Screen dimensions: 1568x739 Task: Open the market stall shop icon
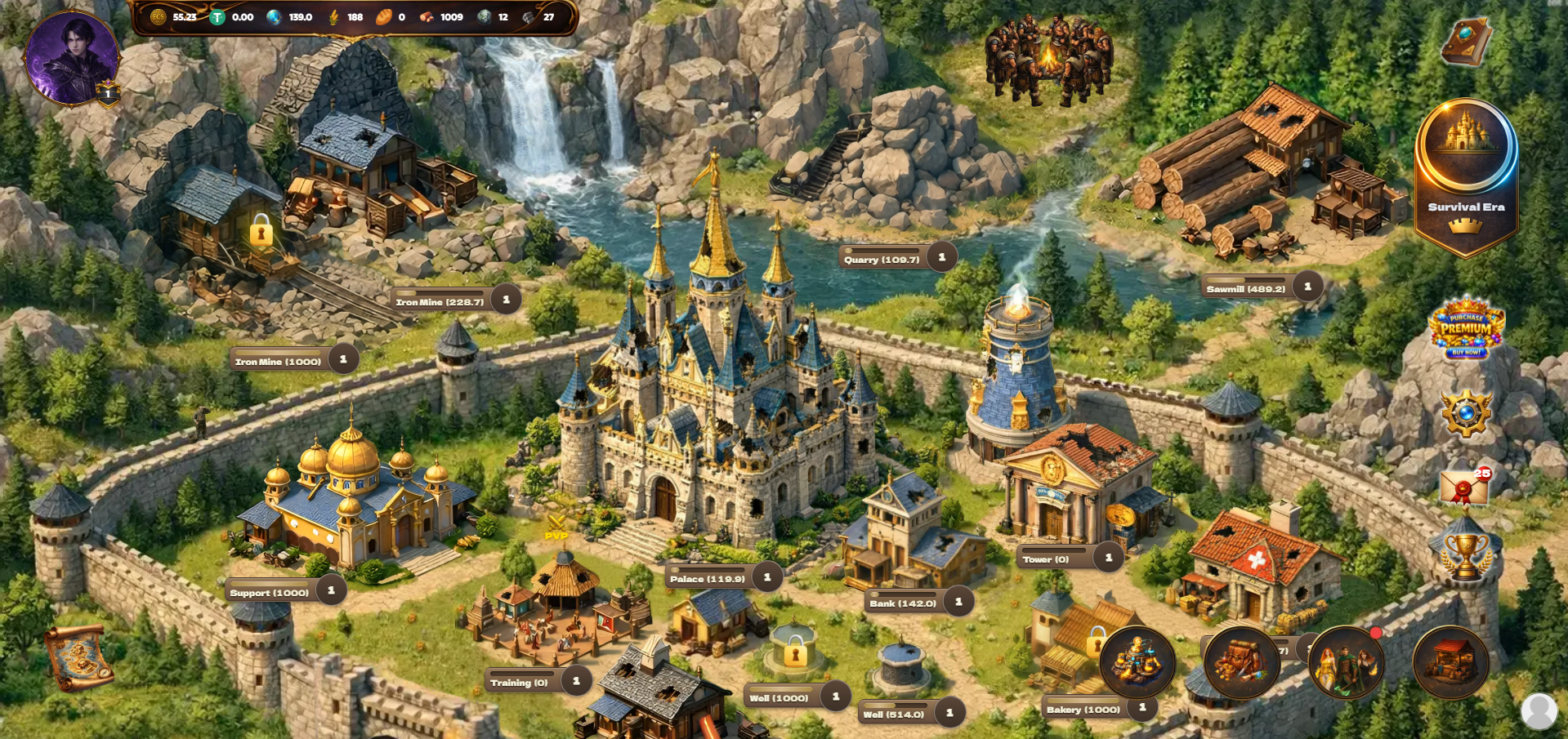[x=1450, y=662]
